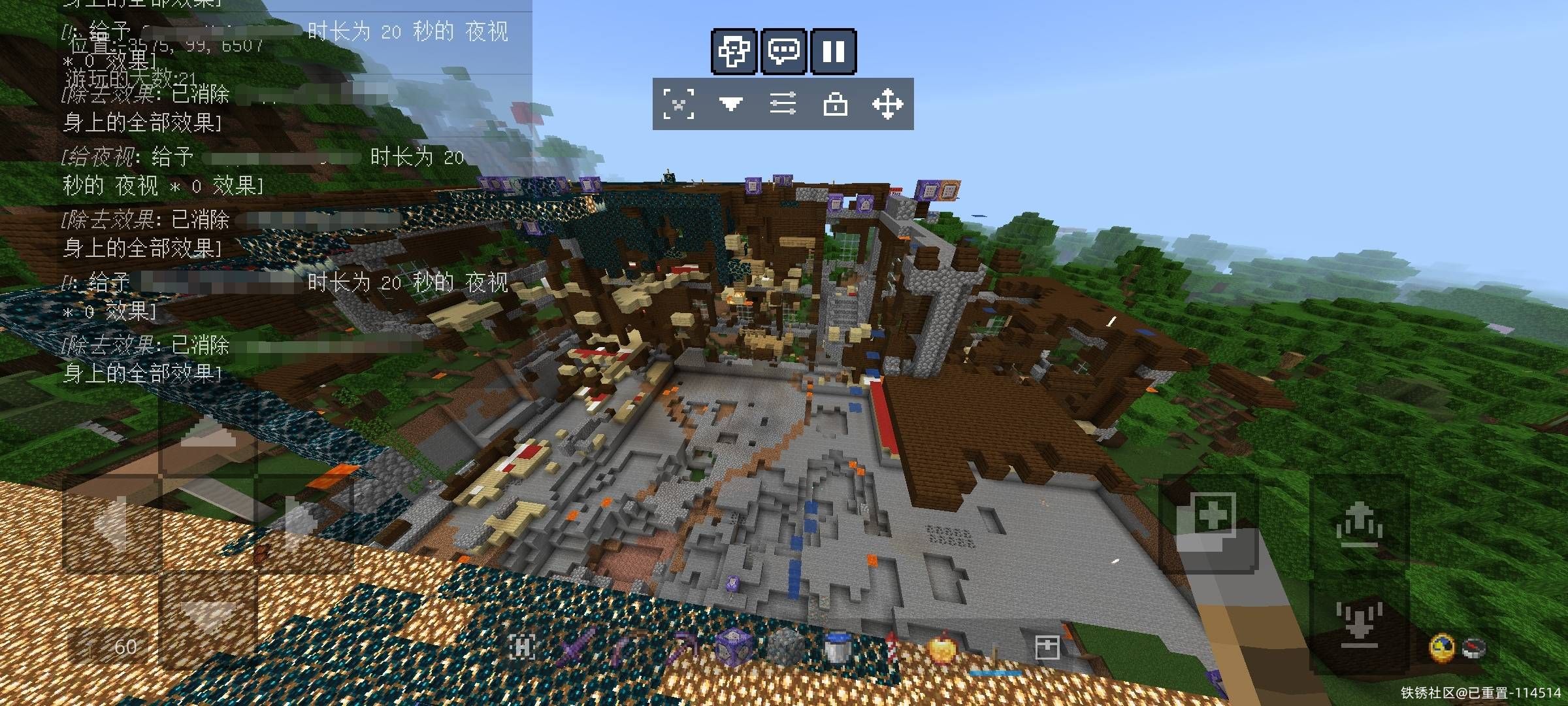Open the emote menu button
Viewport: 1568px width, 706px height.
pos(734,51)
